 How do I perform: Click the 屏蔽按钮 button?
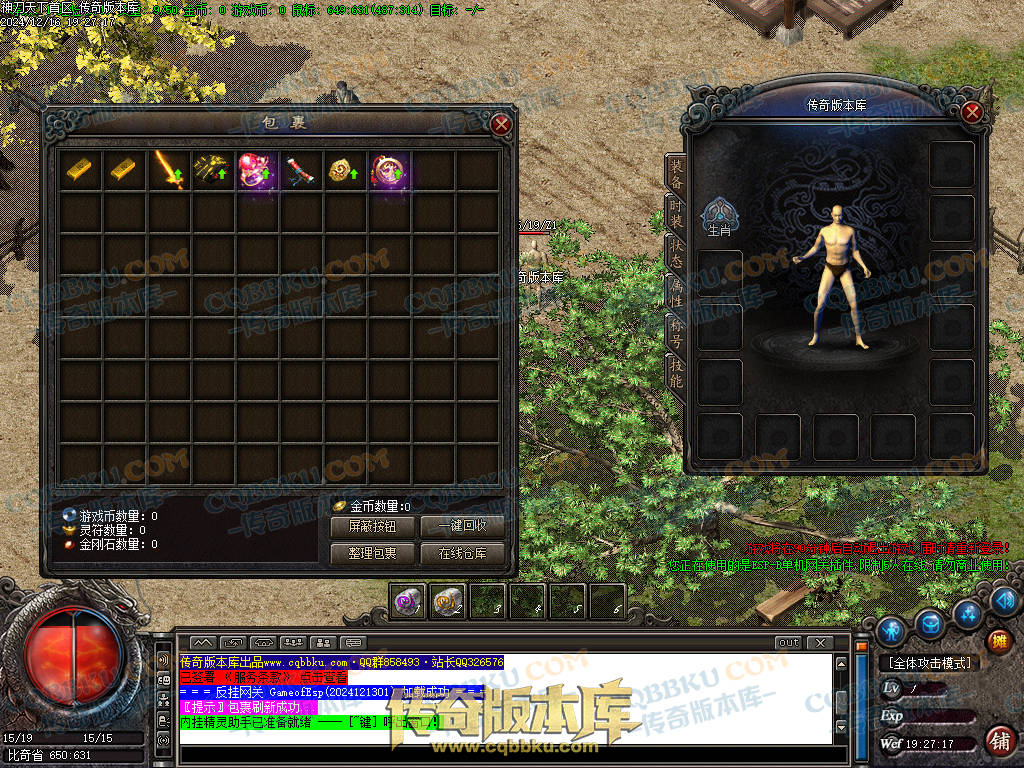pyautogui.click(x=372, y=526)
